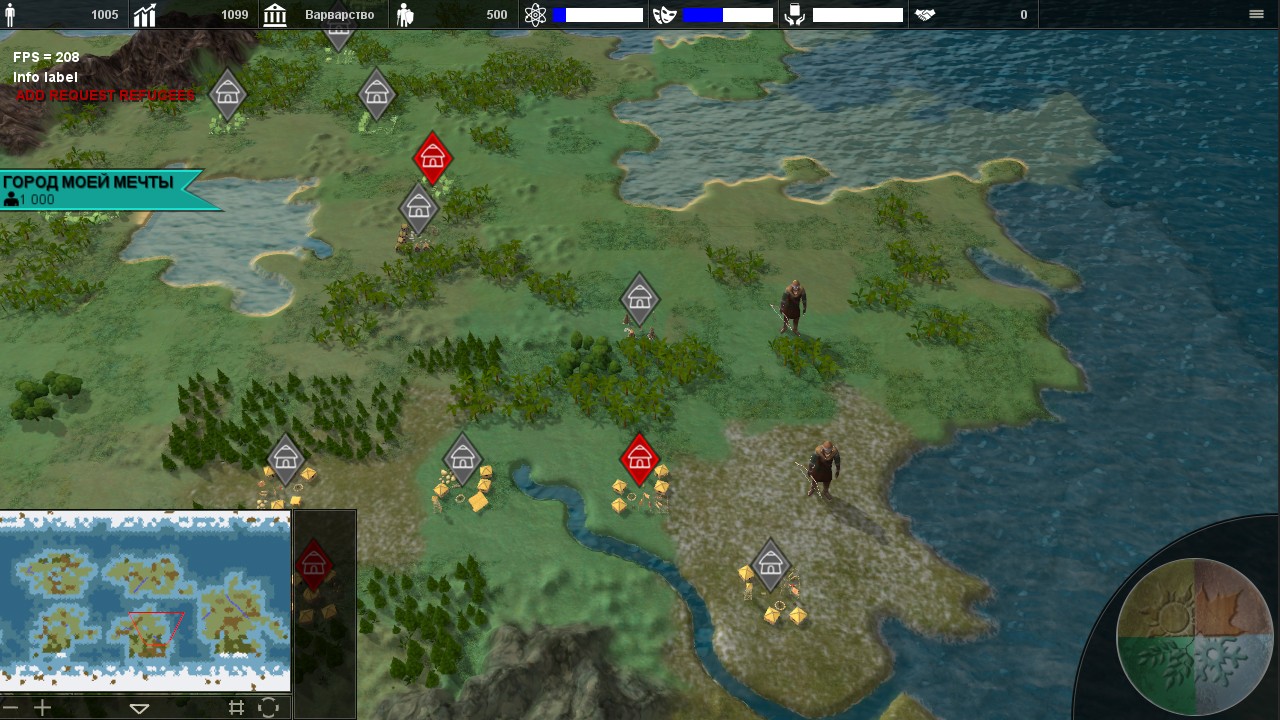Open the hamburger menu in the top bar
The width and height of the screenshot is (1280, 720).
coord(1256,14)
